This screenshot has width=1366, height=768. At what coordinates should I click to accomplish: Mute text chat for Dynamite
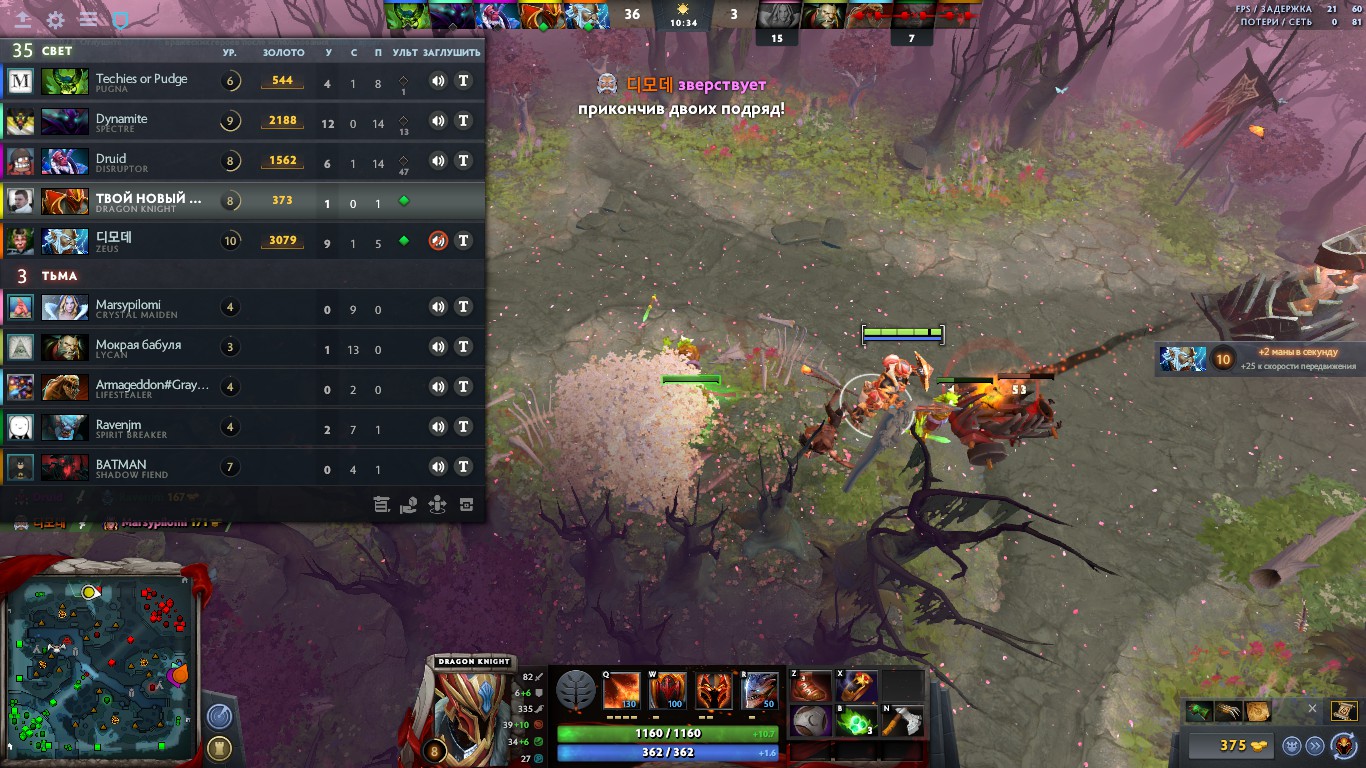coord(463,121)
